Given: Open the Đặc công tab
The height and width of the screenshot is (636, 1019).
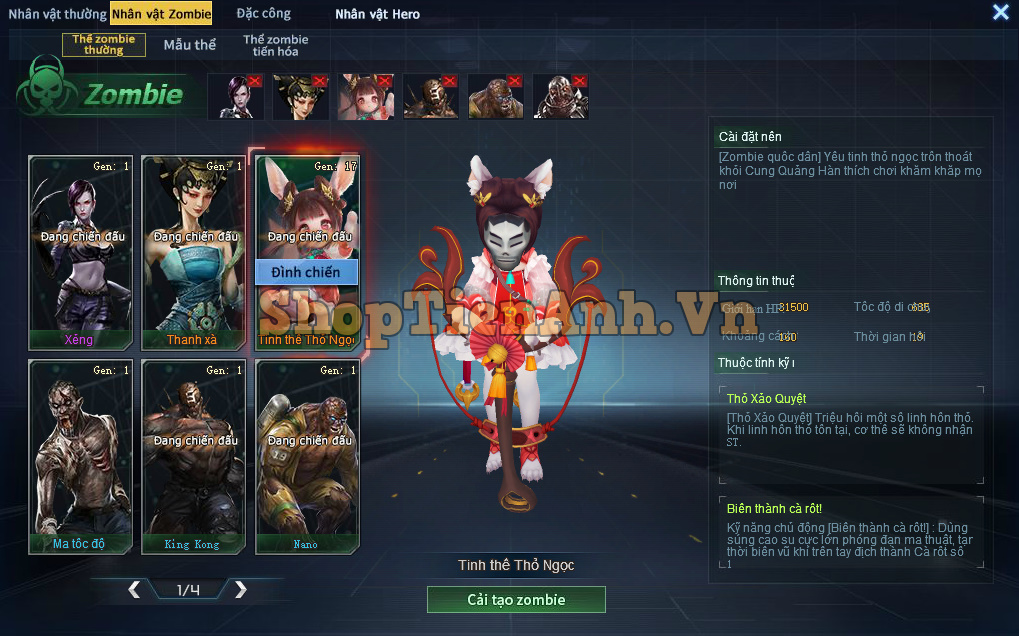Looking at the screenshot, I should [x=264, y=14].
